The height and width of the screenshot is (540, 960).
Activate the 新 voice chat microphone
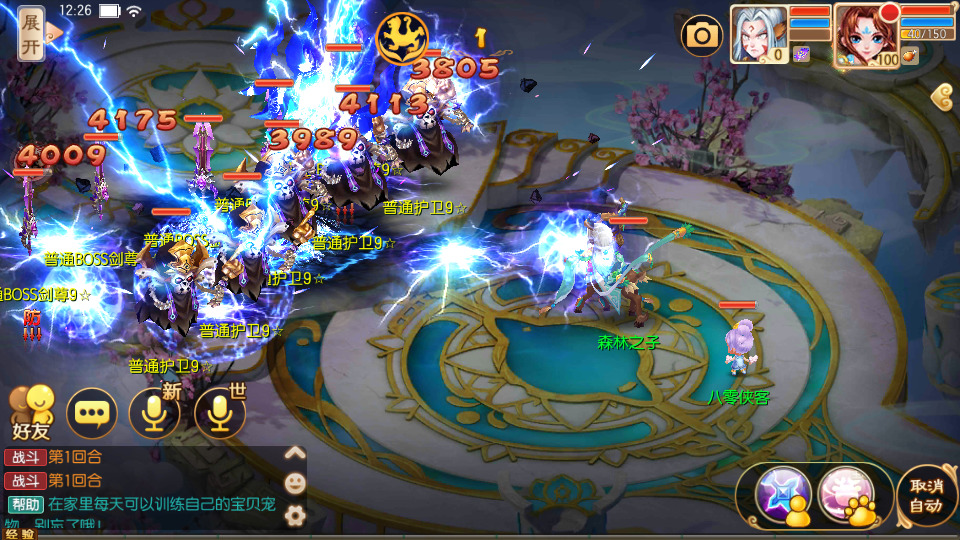coord(155,413)
